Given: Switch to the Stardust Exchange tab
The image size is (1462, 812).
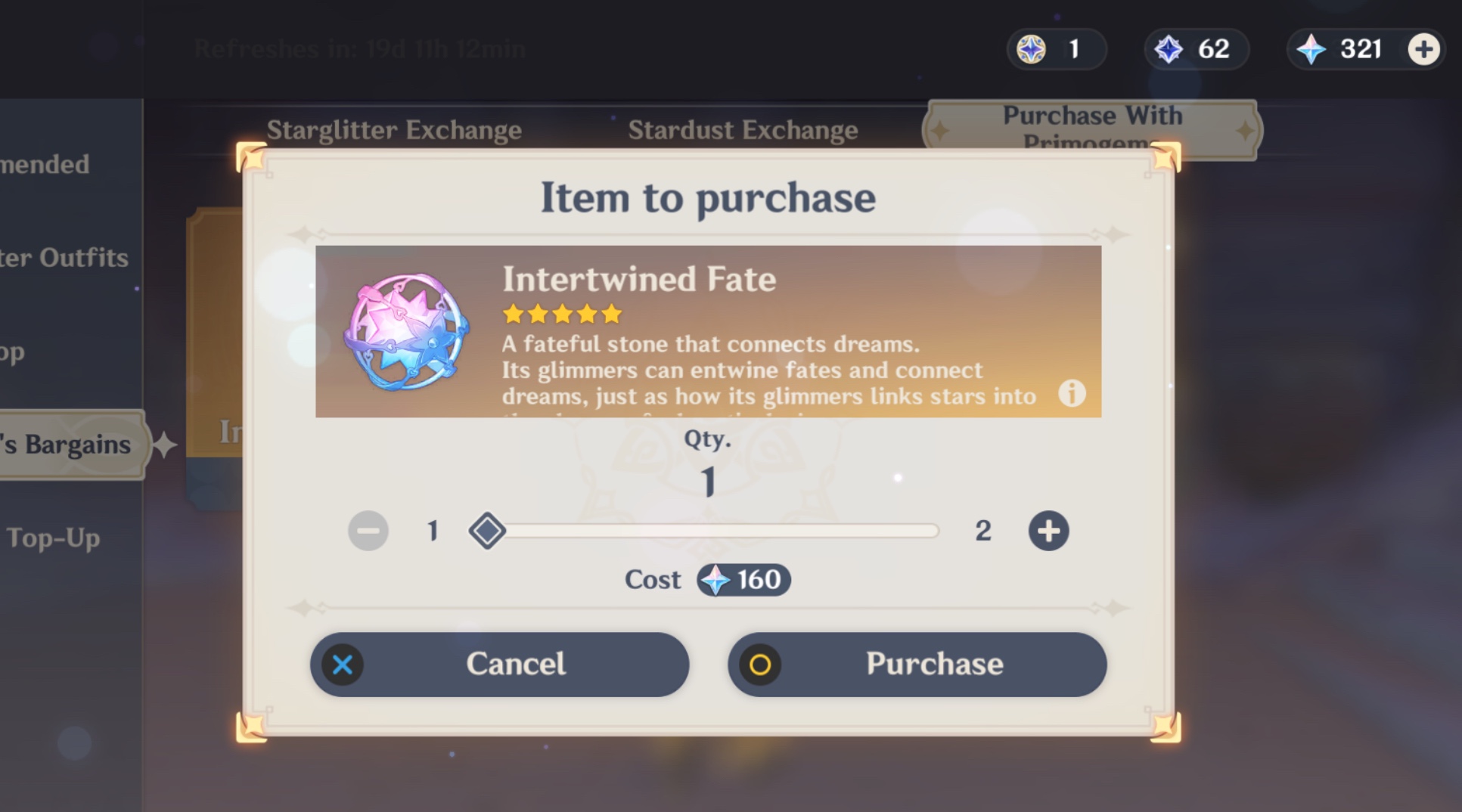Looking at the screenshot, I should (x=743, y=129).
